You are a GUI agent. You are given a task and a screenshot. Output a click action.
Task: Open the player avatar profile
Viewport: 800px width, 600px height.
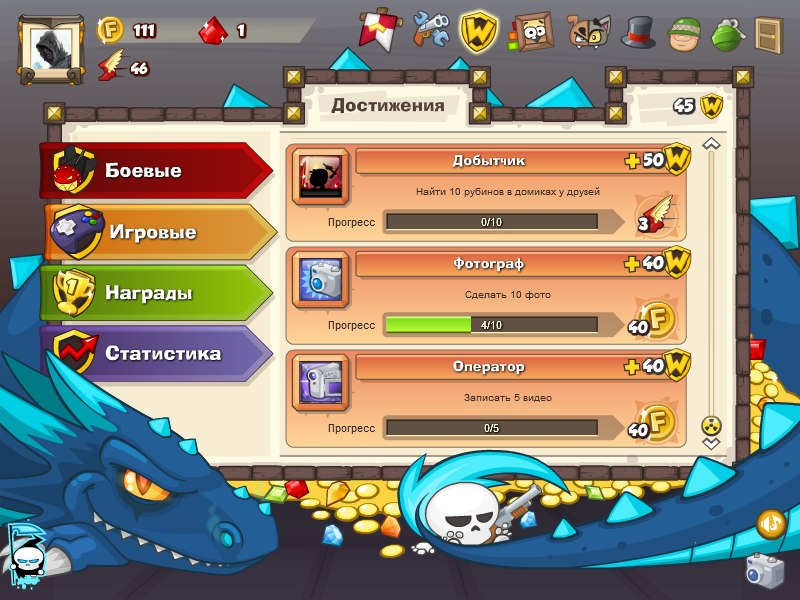tap(52, 47)
